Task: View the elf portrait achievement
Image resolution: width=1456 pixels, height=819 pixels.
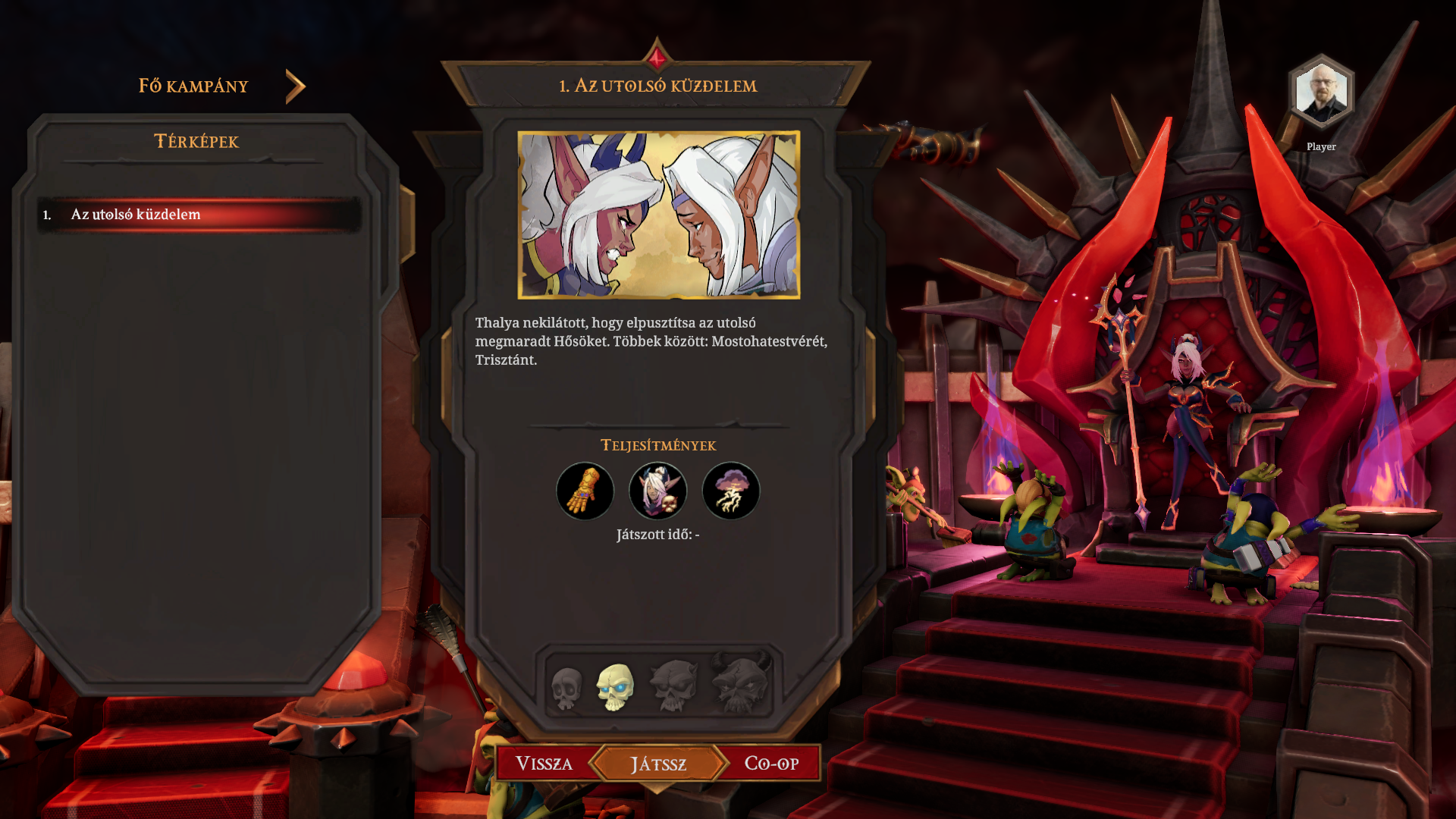Action: [x=658, y=491]
